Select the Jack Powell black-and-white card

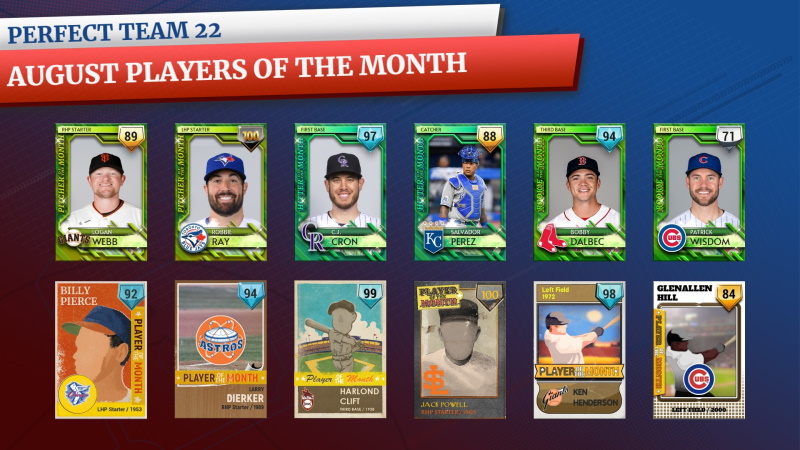[460, 349]
